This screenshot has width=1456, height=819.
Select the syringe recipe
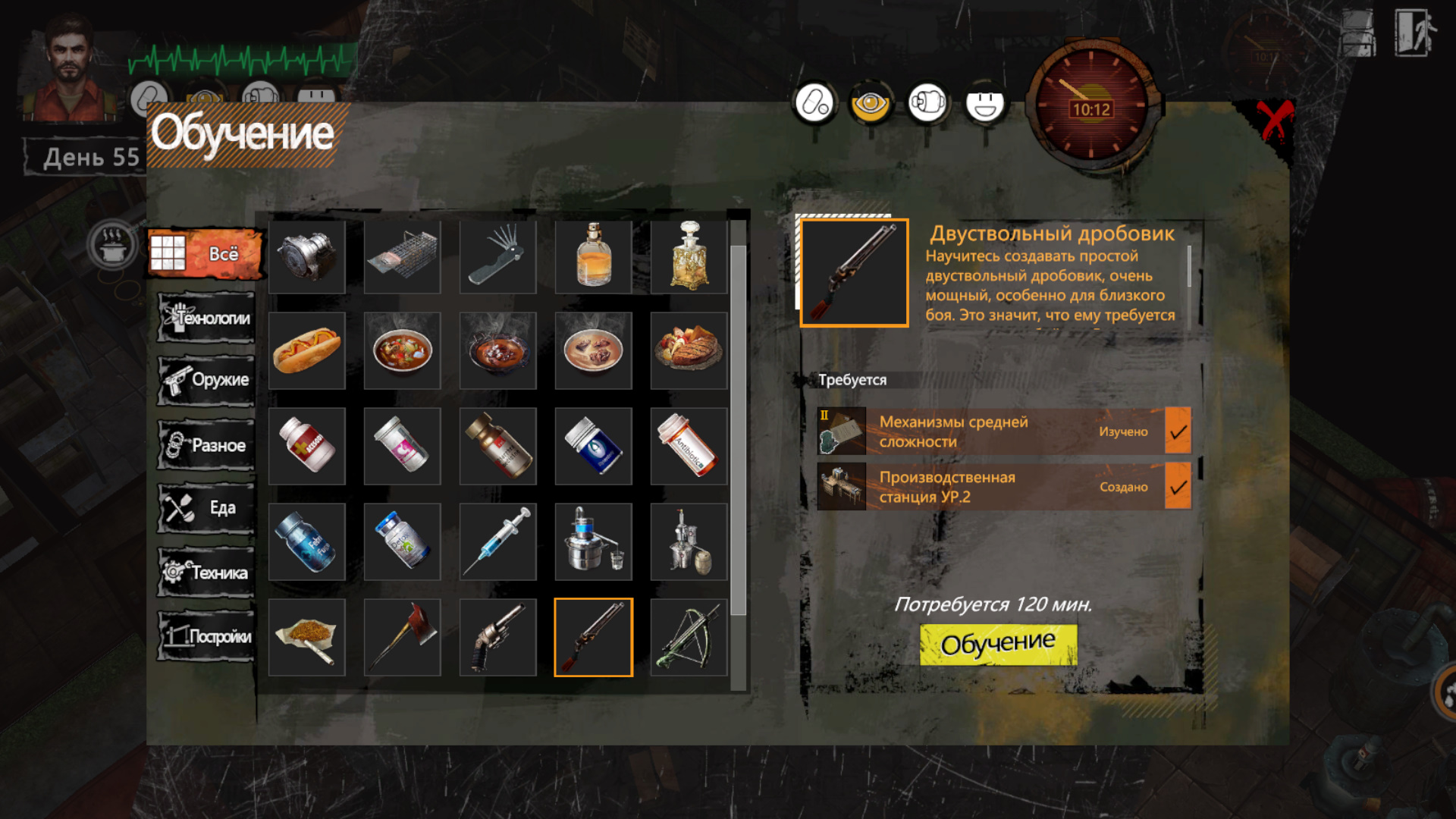497,541
